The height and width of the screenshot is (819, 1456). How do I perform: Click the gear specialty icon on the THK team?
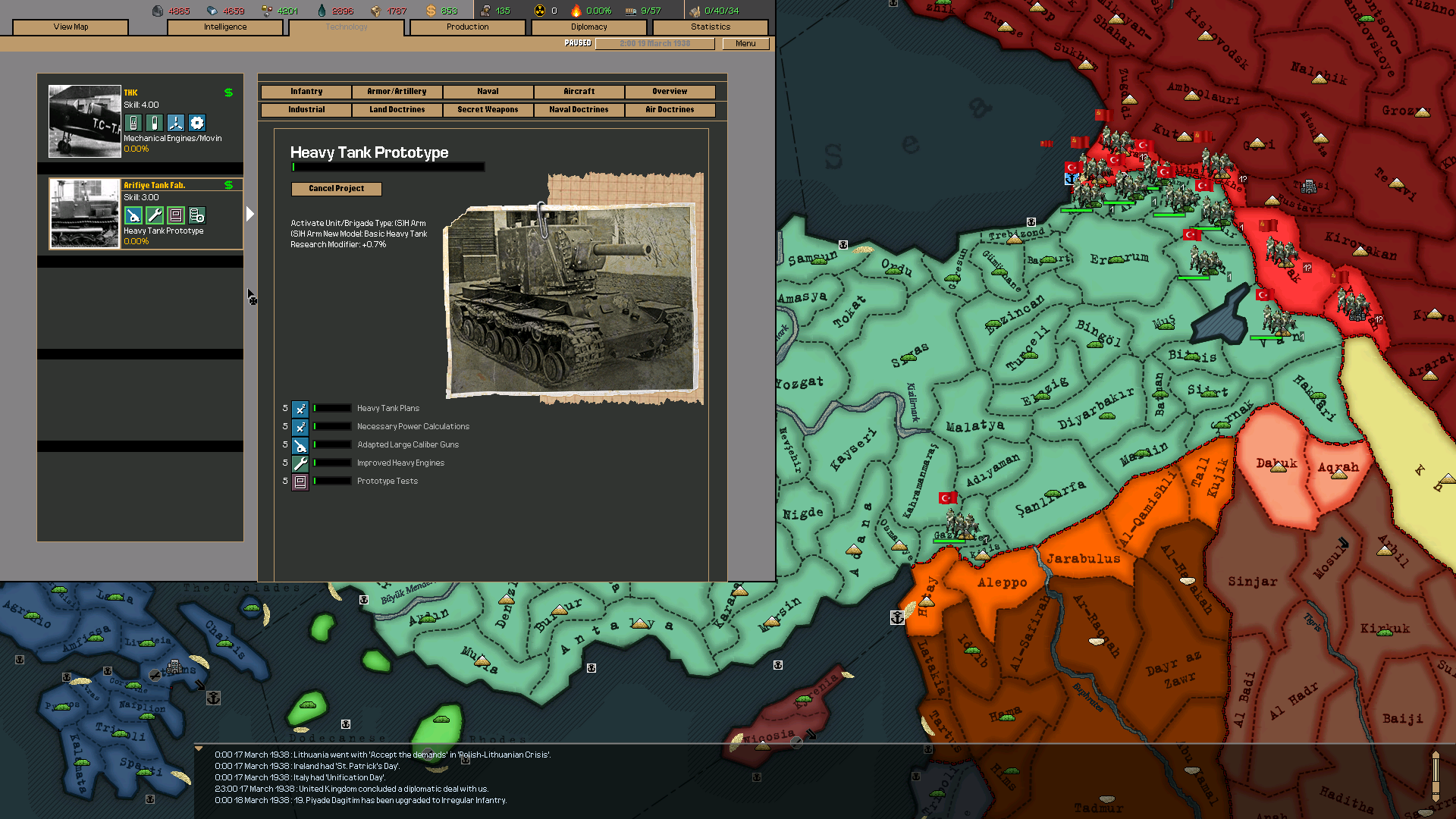tap(197, 122)
